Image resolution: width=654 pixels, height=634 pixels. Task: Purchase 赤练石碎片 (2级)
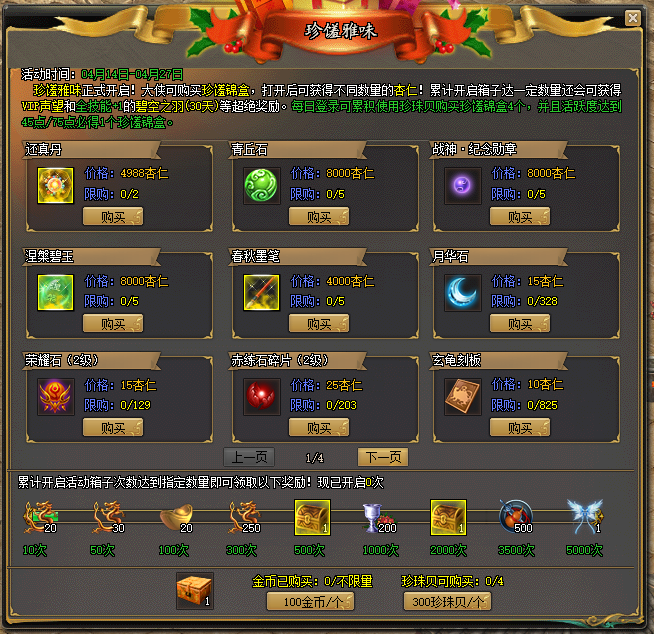tap(319, 427)
